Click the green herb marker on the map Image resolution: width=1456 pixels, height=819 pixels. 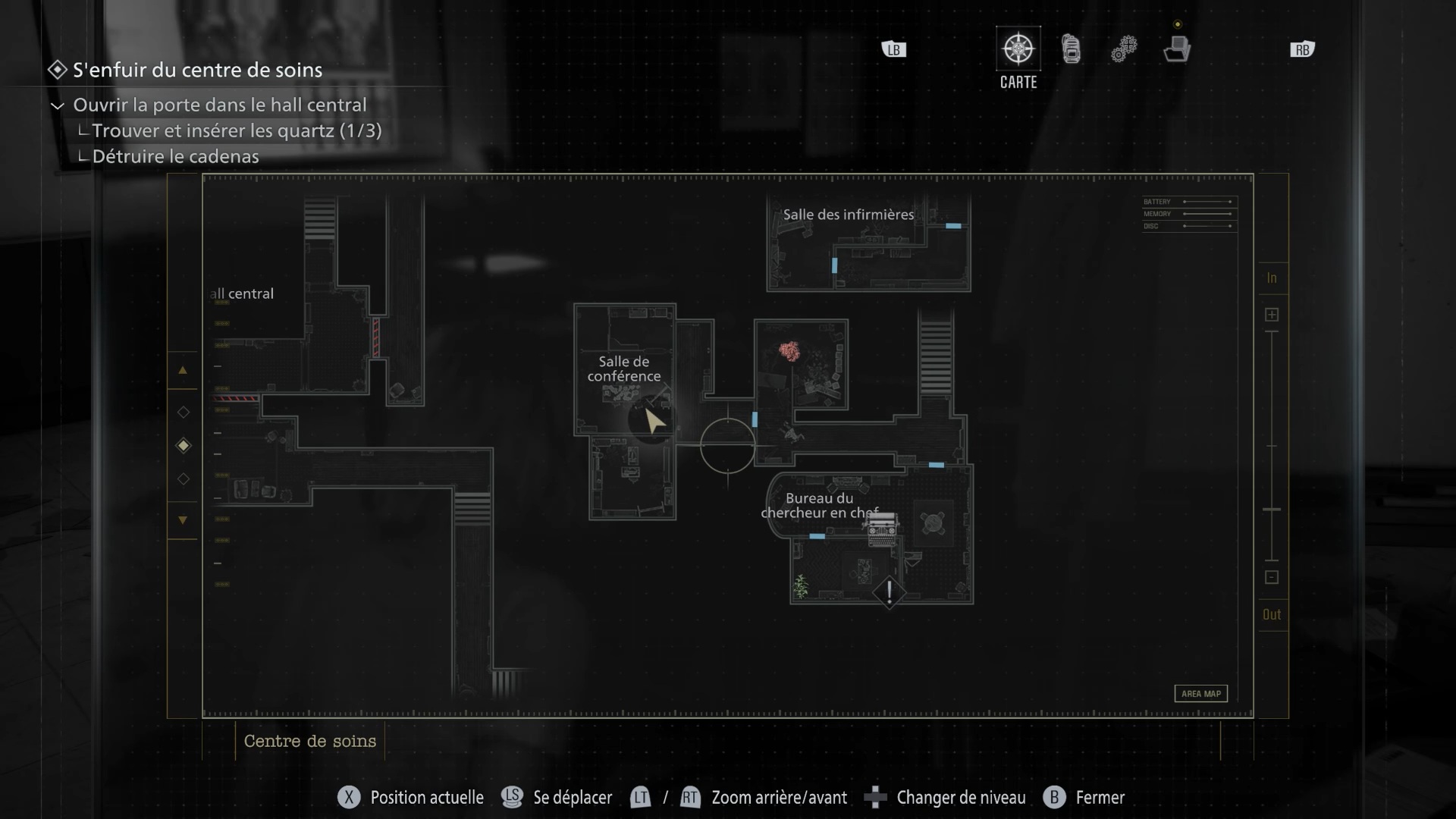[801, 585]
